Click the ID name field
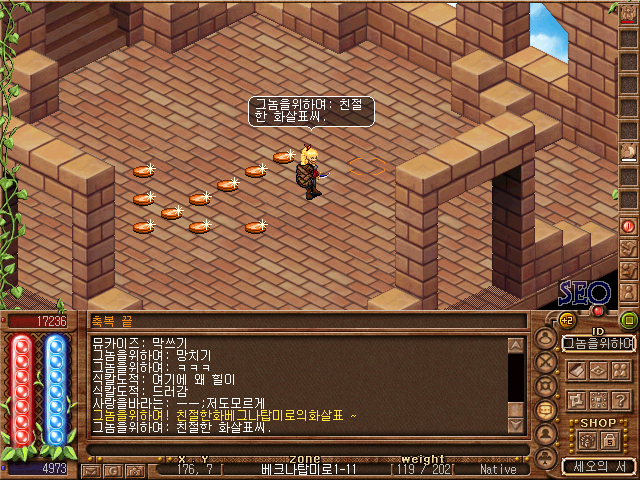The image size is (640, 480). tap(598, 343)
